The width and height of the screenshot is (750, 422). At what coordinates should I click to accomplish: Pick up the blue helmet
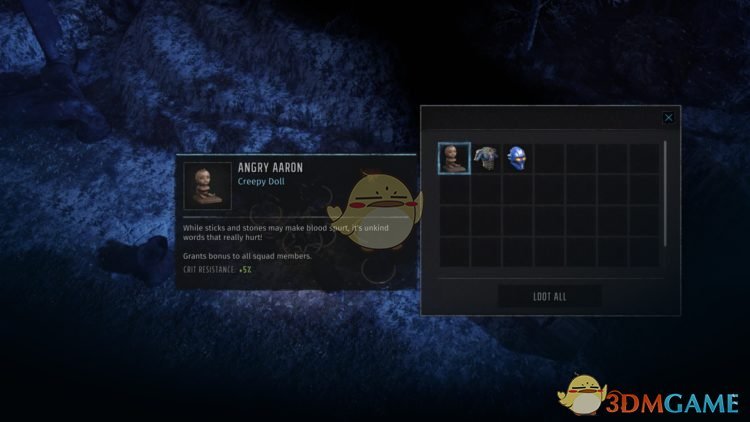point(517,158)
